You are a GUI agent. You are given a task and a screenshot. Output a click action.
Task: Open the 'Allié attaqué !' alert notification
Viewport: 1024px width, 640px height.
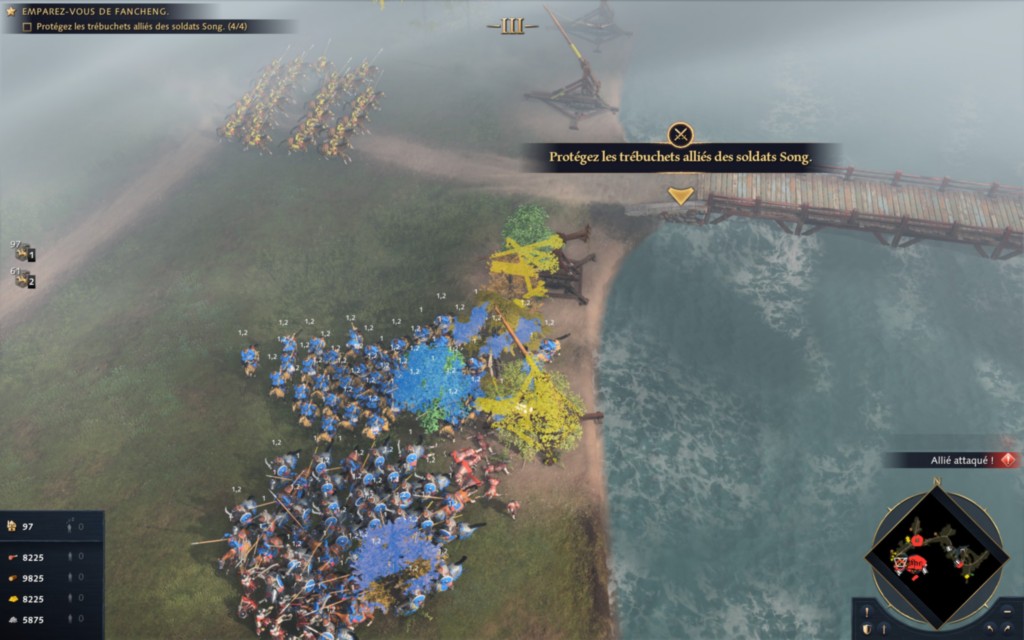pyautogui.click(x=950, y=460)
